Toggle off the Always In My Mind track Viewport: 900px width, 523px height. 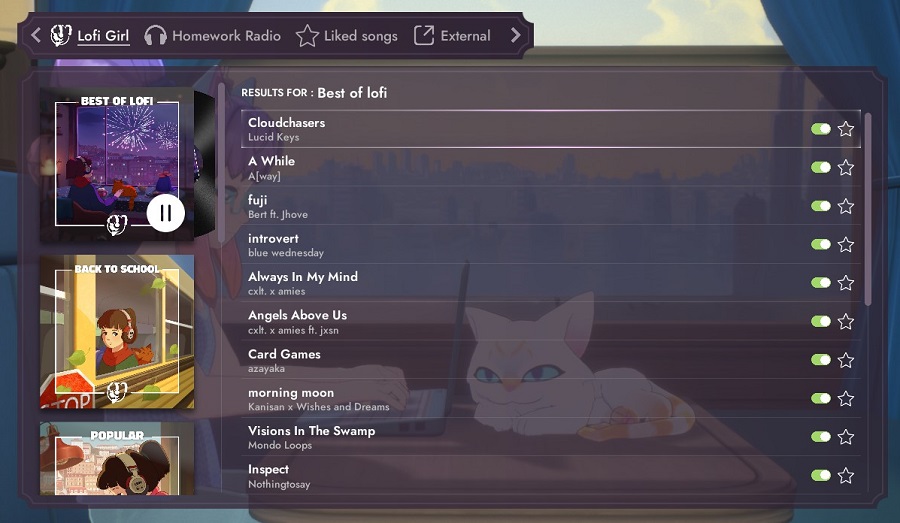point(821,283)
